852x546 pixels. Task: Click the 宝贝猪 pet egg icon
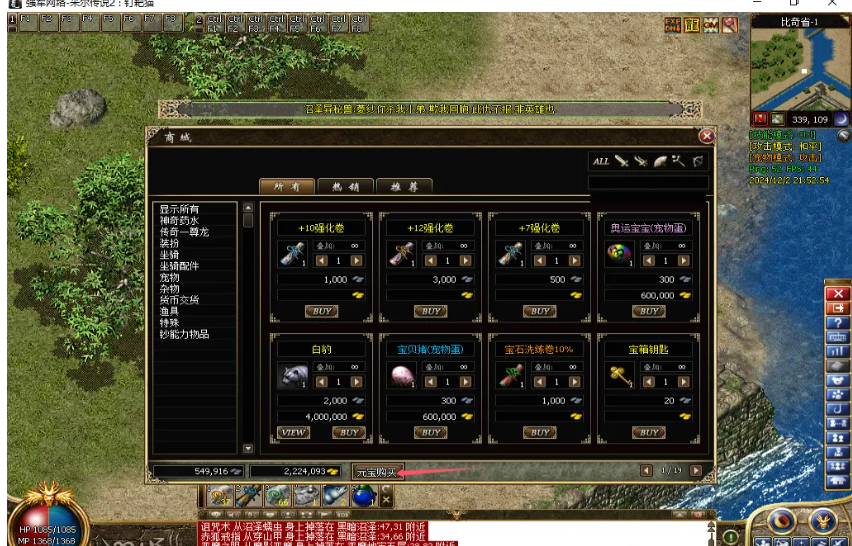pos(401,376)
